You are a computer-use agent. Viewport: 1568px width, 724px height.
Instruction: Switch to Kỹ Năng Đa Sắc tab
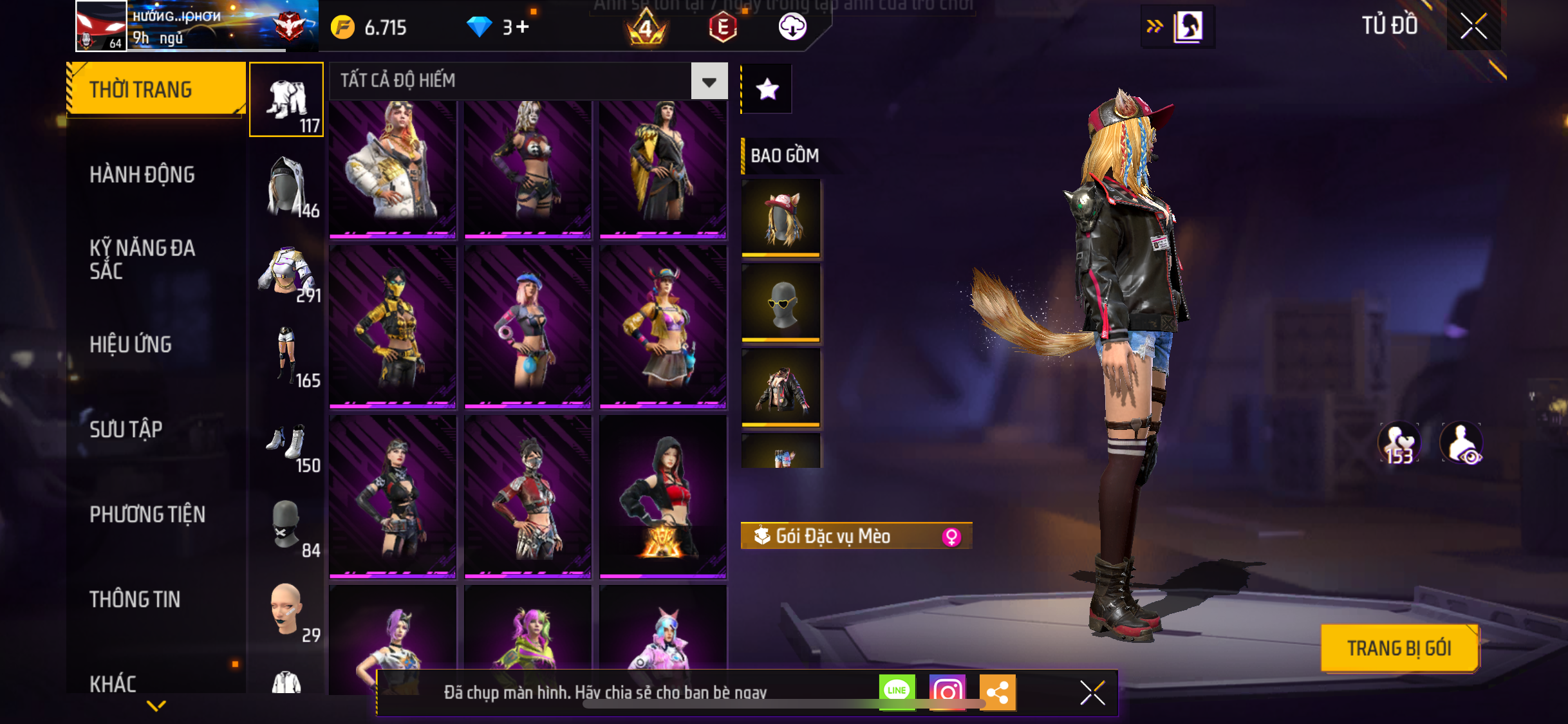142,259
